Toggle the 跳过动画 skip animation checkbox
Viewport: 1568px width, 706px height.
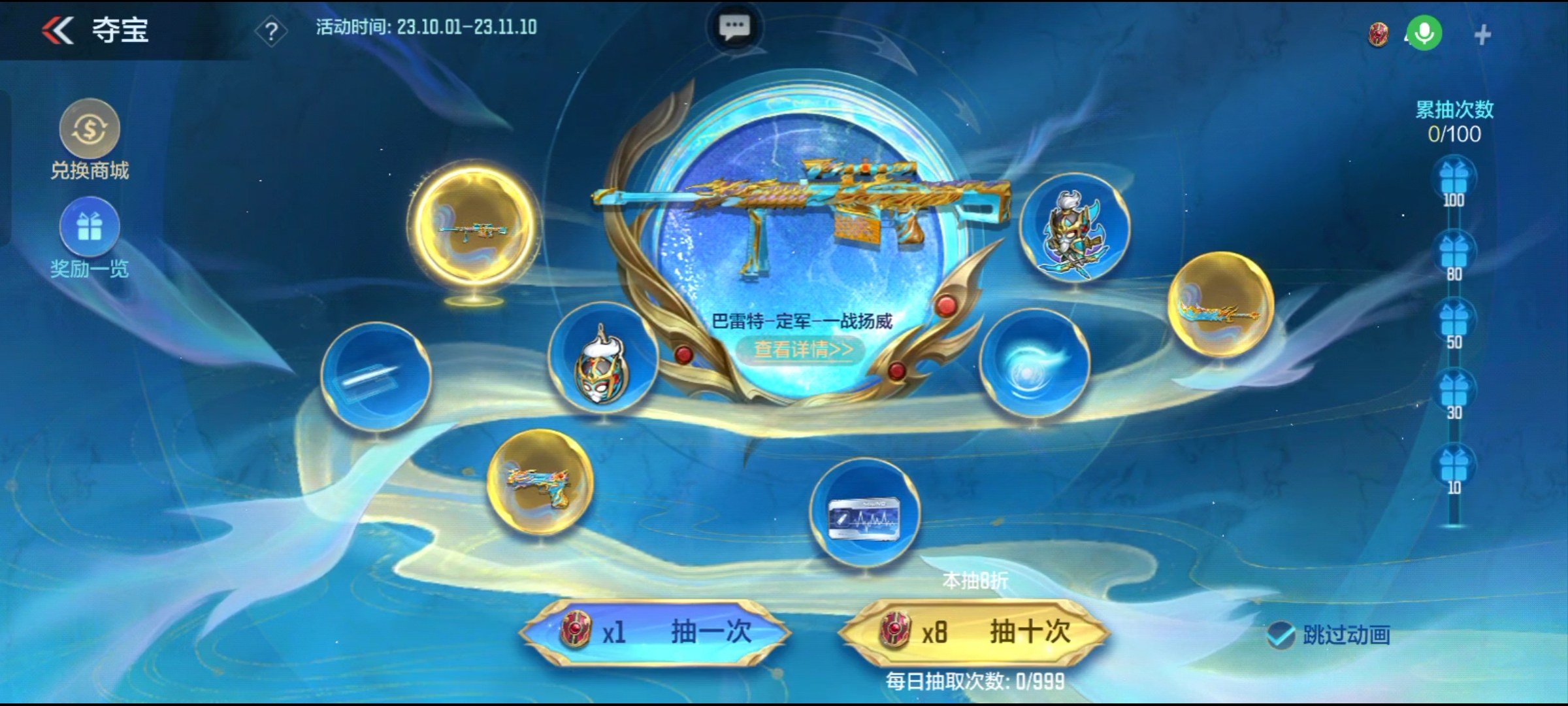tap(1281, 635)
